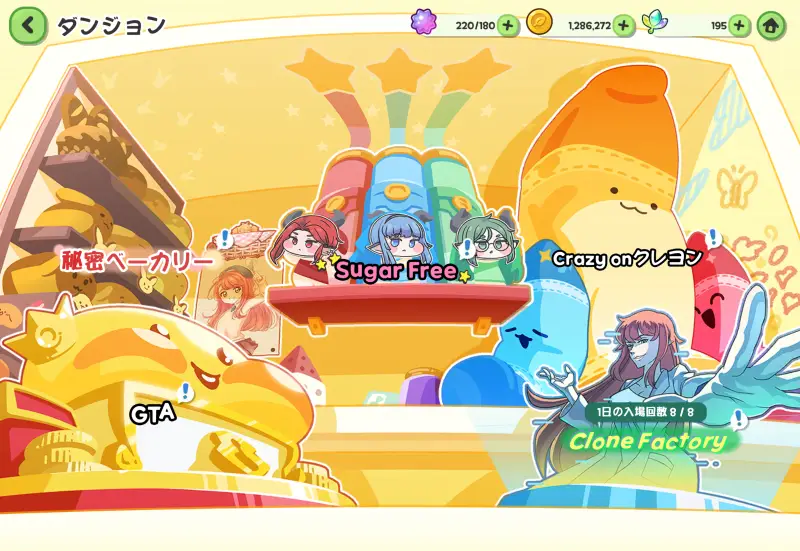
Task: Enter the Sugar Free dungeon
Action: click(x=396, y=270)
